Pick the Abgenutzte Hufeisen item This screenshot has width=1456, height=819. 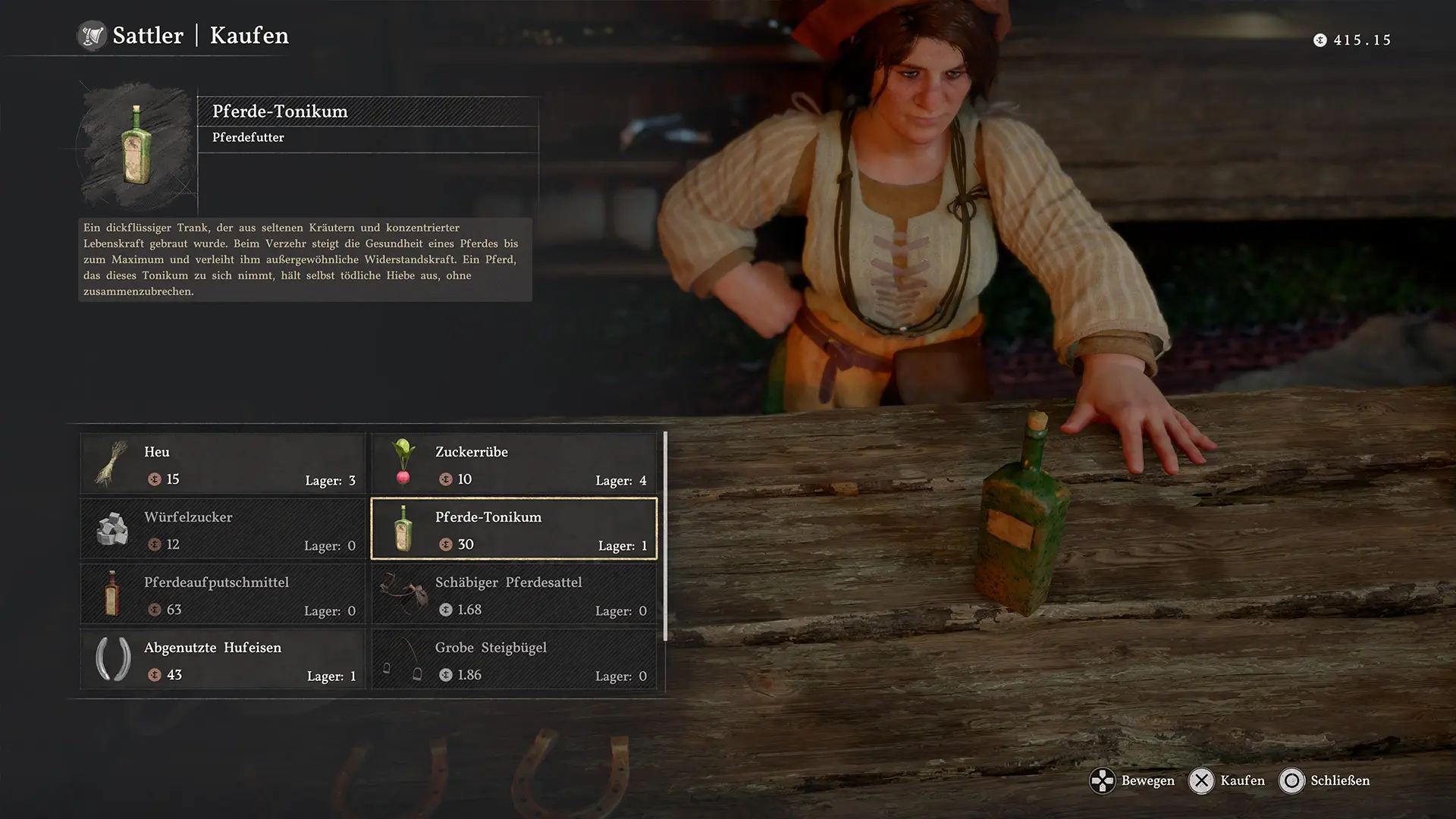(x=223, y=659)
